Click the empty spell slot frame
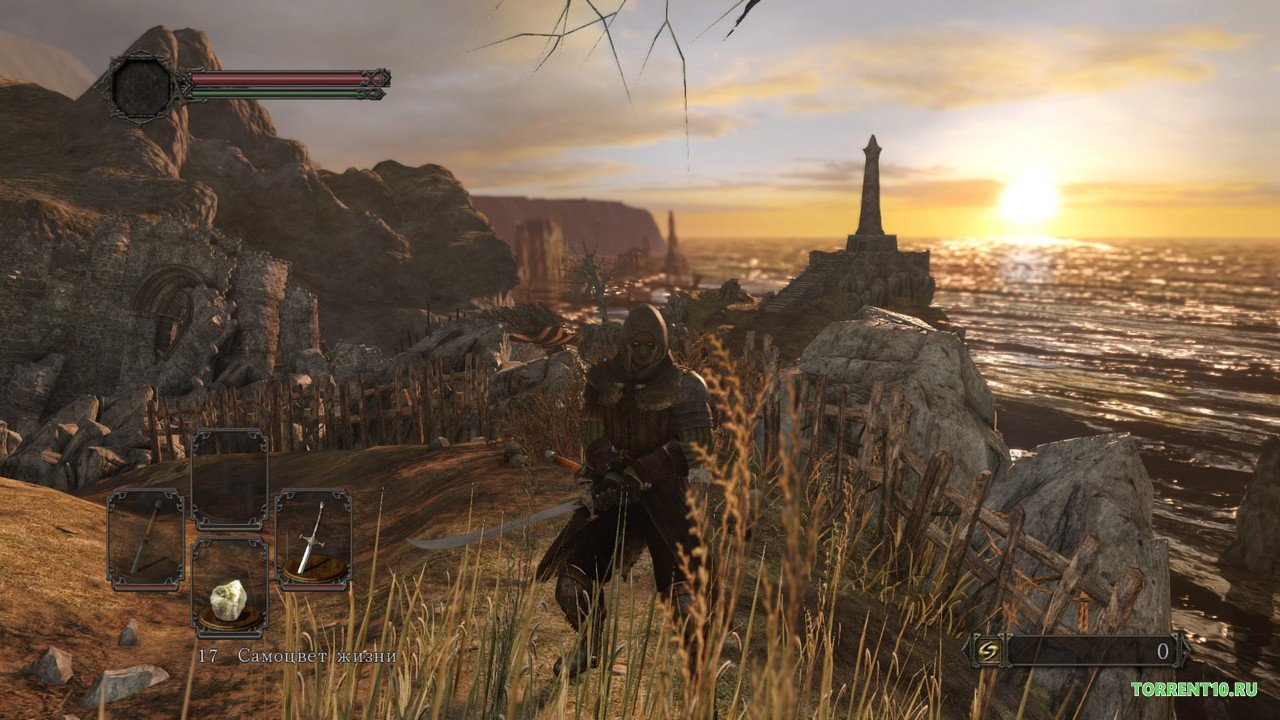 point(230,479)
